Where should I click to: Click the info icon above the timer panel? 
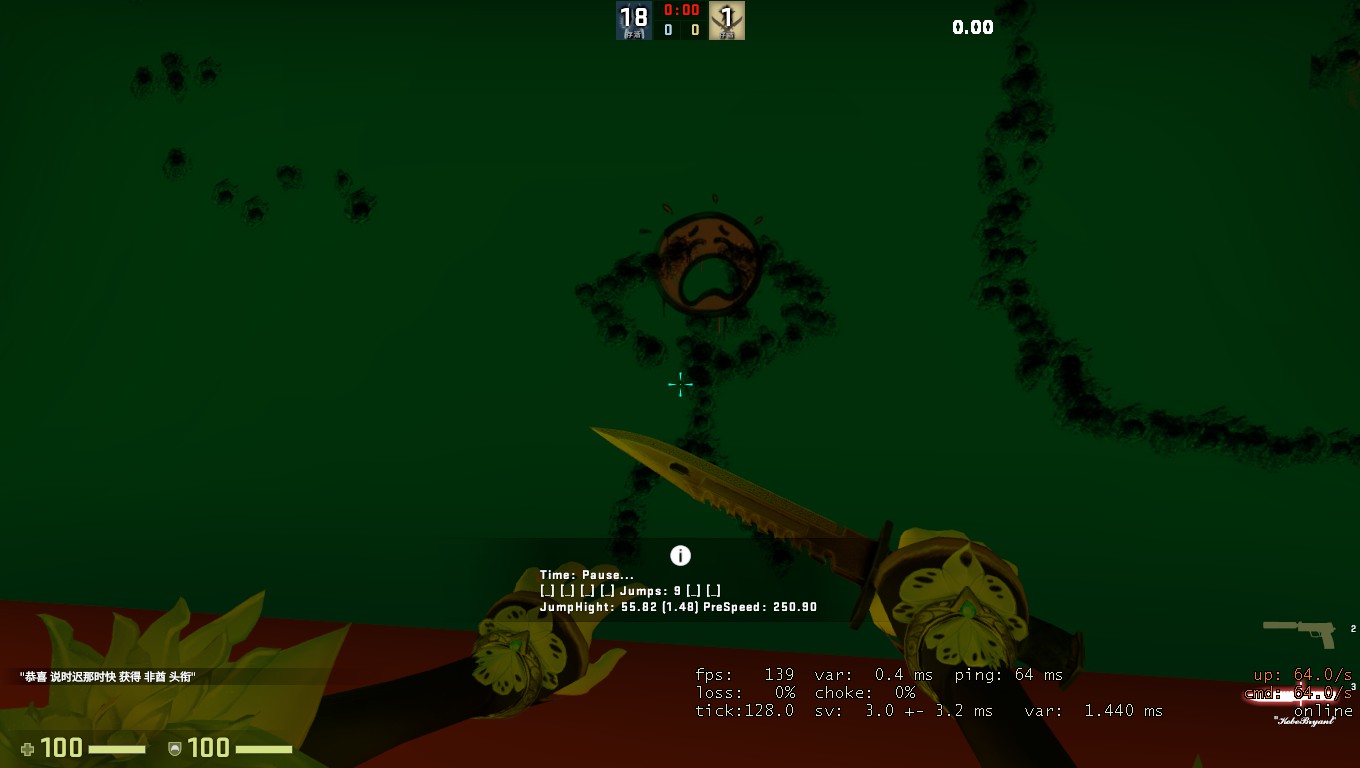coord(681,555)
